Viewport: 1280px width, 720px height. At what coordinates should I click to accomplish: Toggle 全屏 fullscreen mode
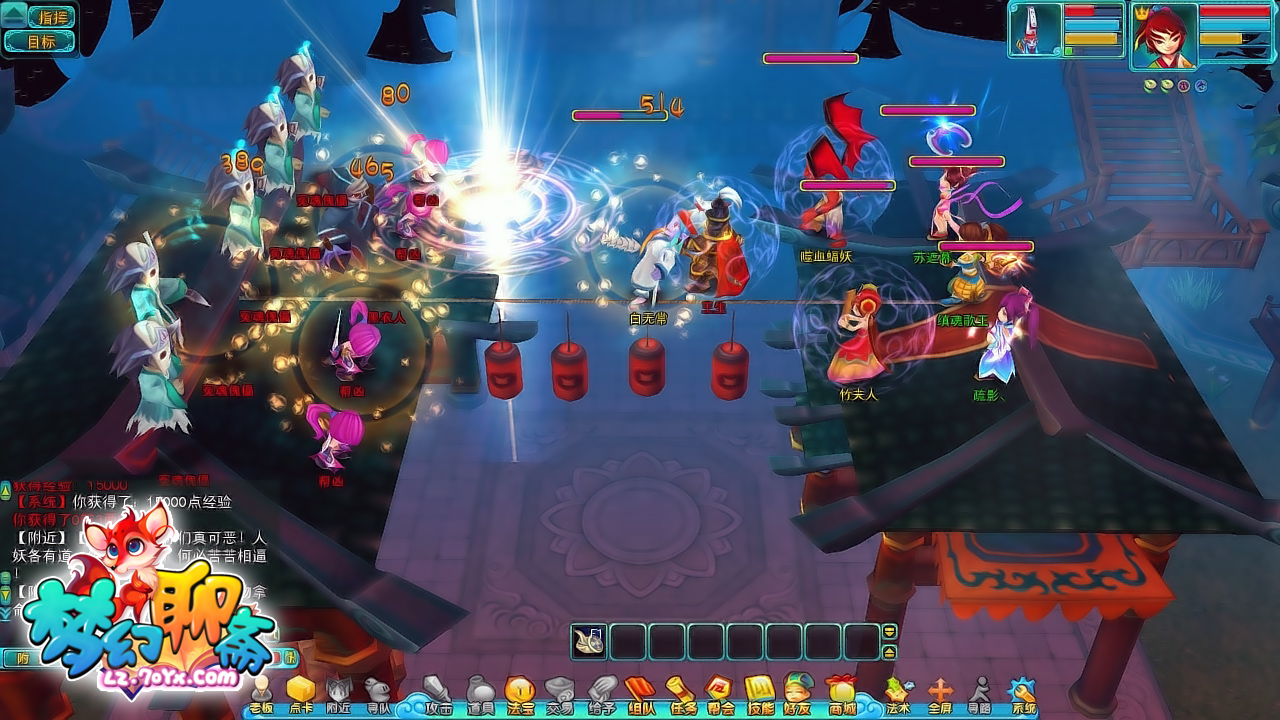click(x=940, y=694)
